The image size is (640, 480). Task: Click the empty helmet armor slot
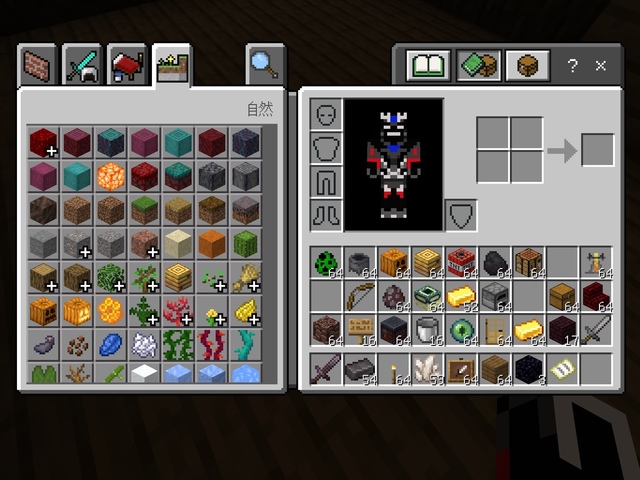(x=325, y=115)
